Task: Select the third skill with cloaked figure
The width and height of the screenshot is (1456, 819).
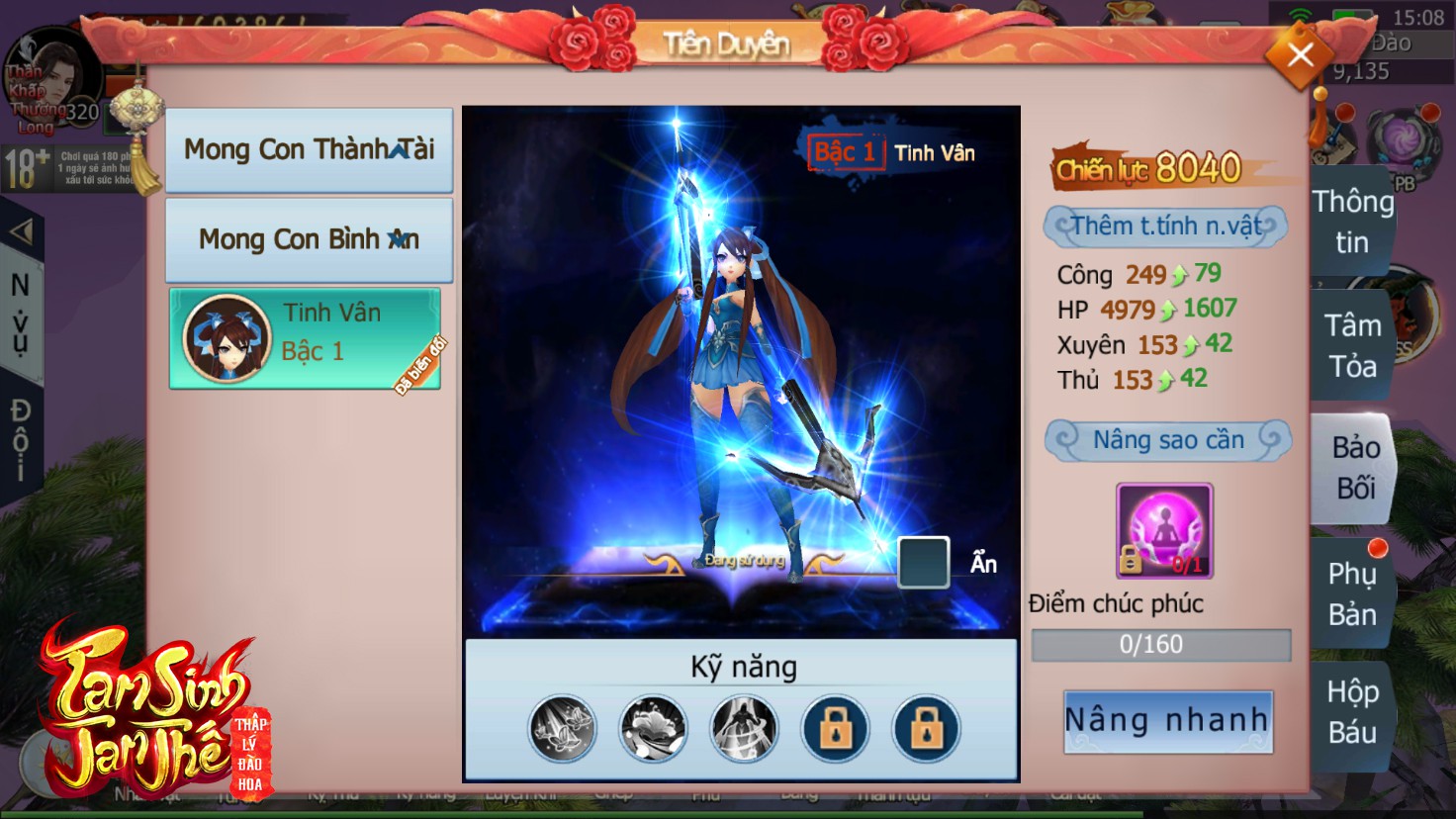Action: click(x=744, y=729)
